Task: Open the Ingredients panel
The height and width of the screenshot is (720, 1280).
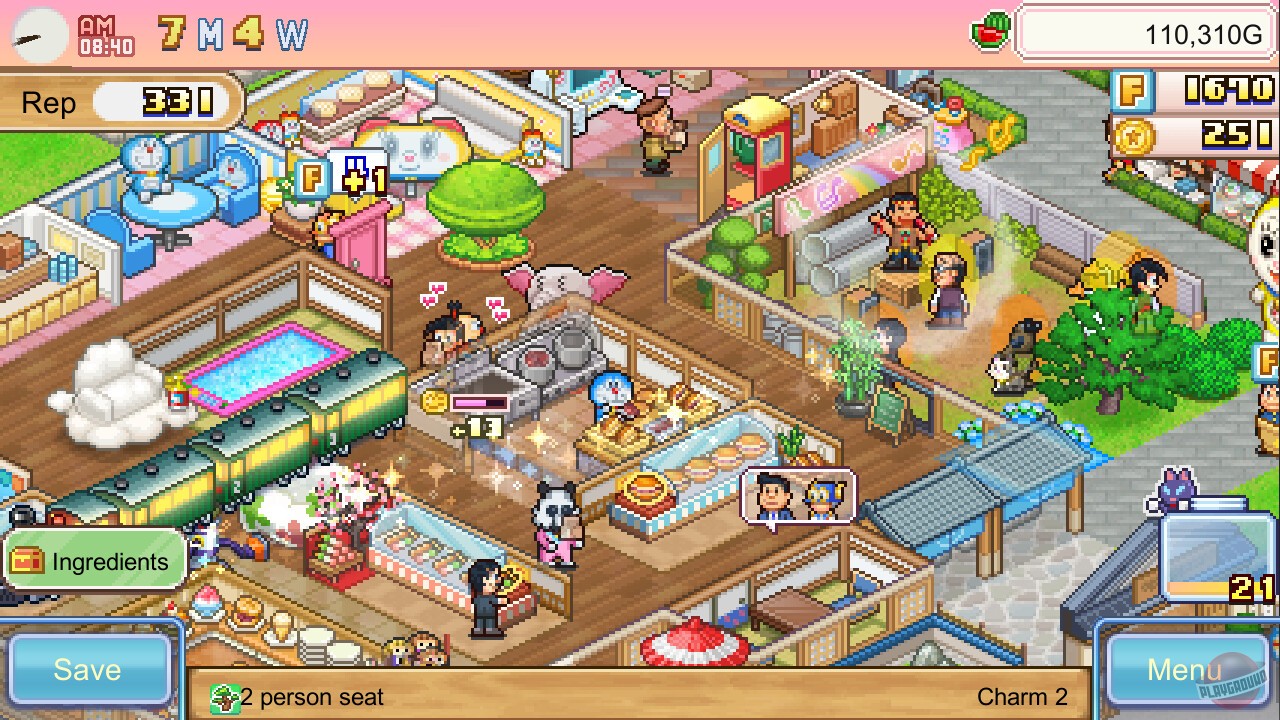Action: [x=94, y=561]
